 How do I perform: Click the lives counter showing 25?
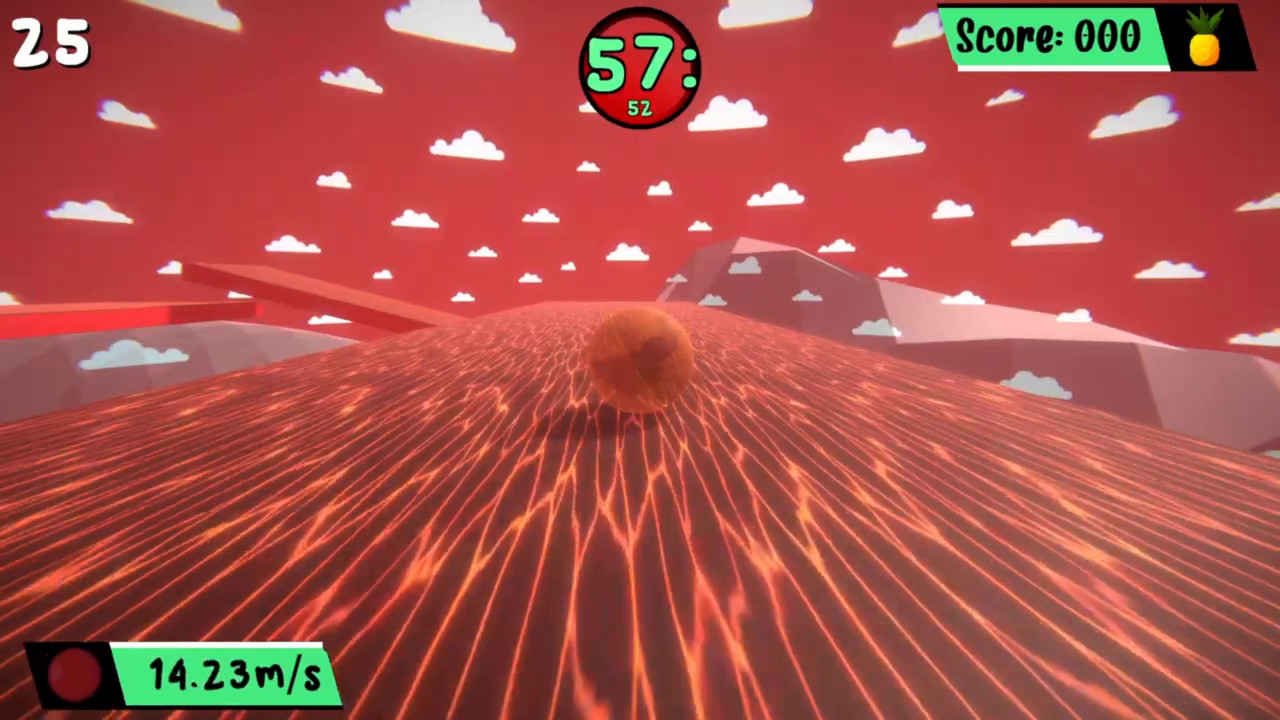(48, 42)
